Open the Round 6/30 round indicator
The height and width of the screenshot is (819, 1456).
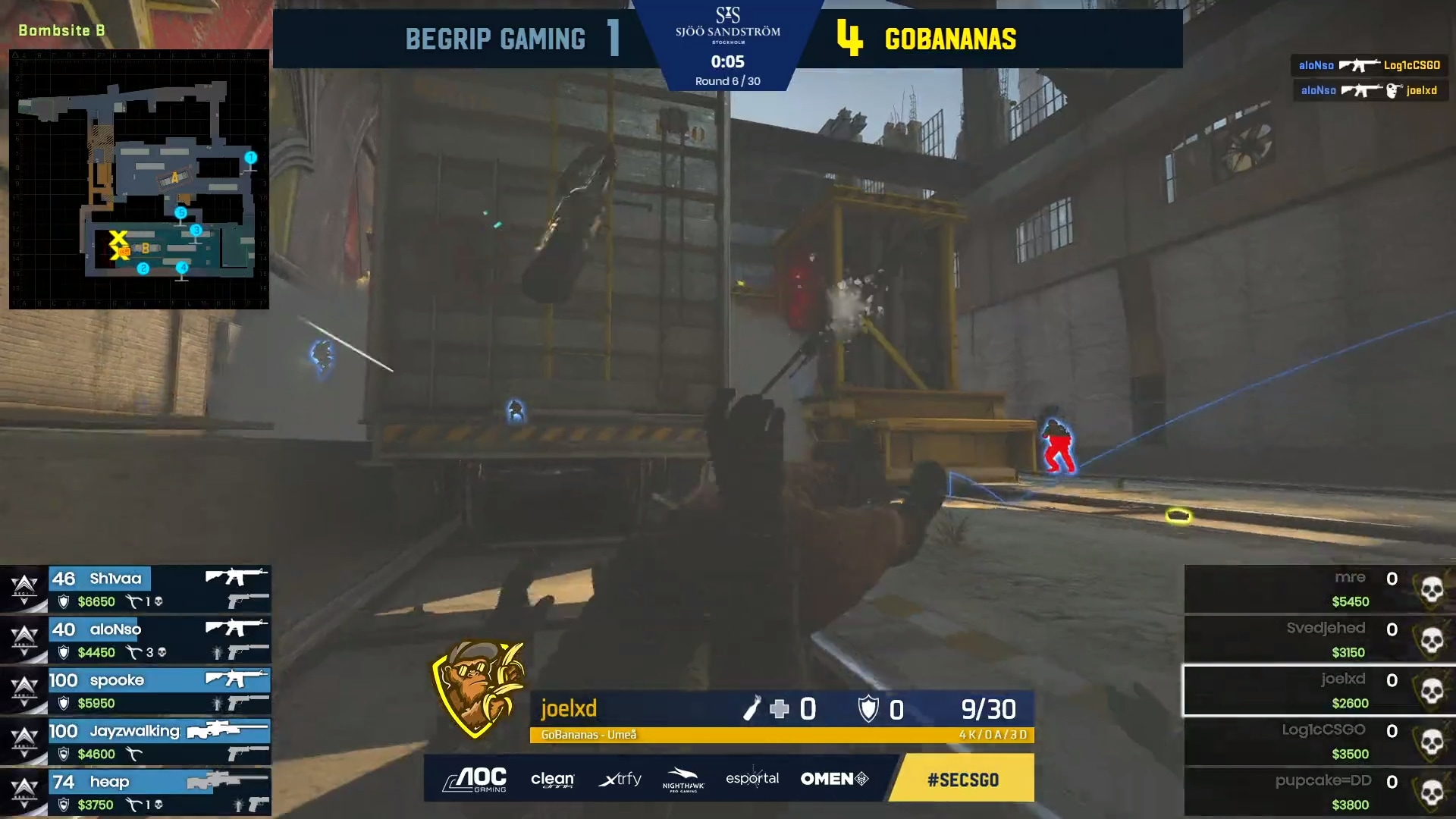tap(727, 80)
